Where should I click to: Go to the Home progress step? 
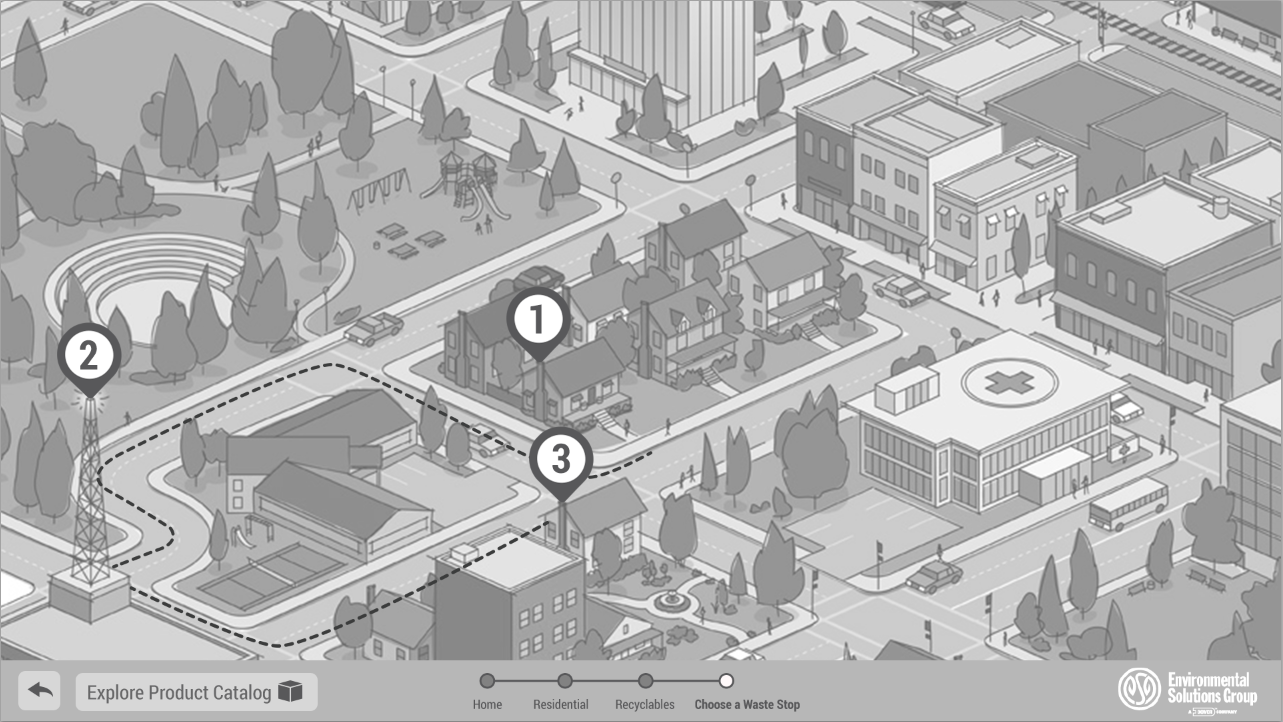[487, 681]
